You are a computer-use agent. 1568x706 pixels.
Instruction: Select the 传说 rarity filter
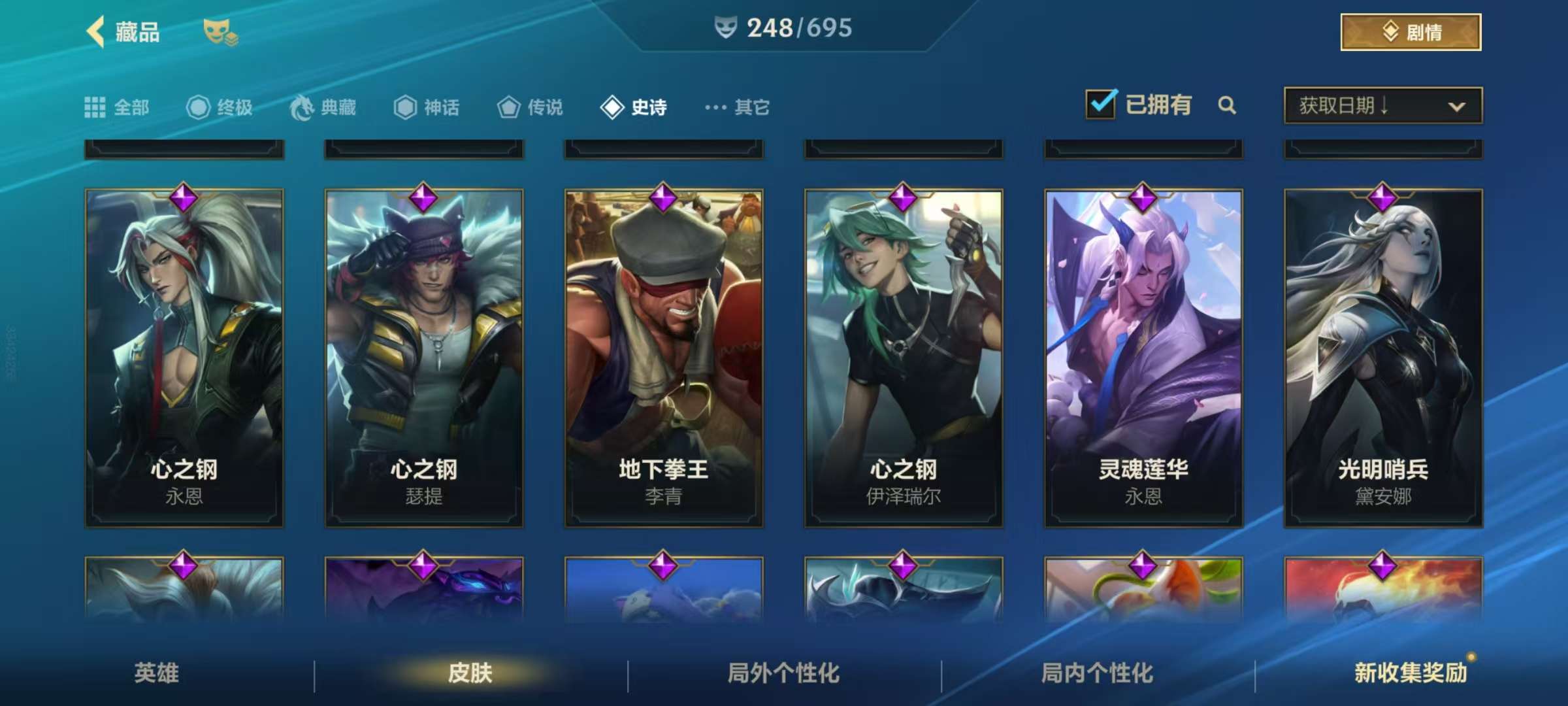coord(531,107)
